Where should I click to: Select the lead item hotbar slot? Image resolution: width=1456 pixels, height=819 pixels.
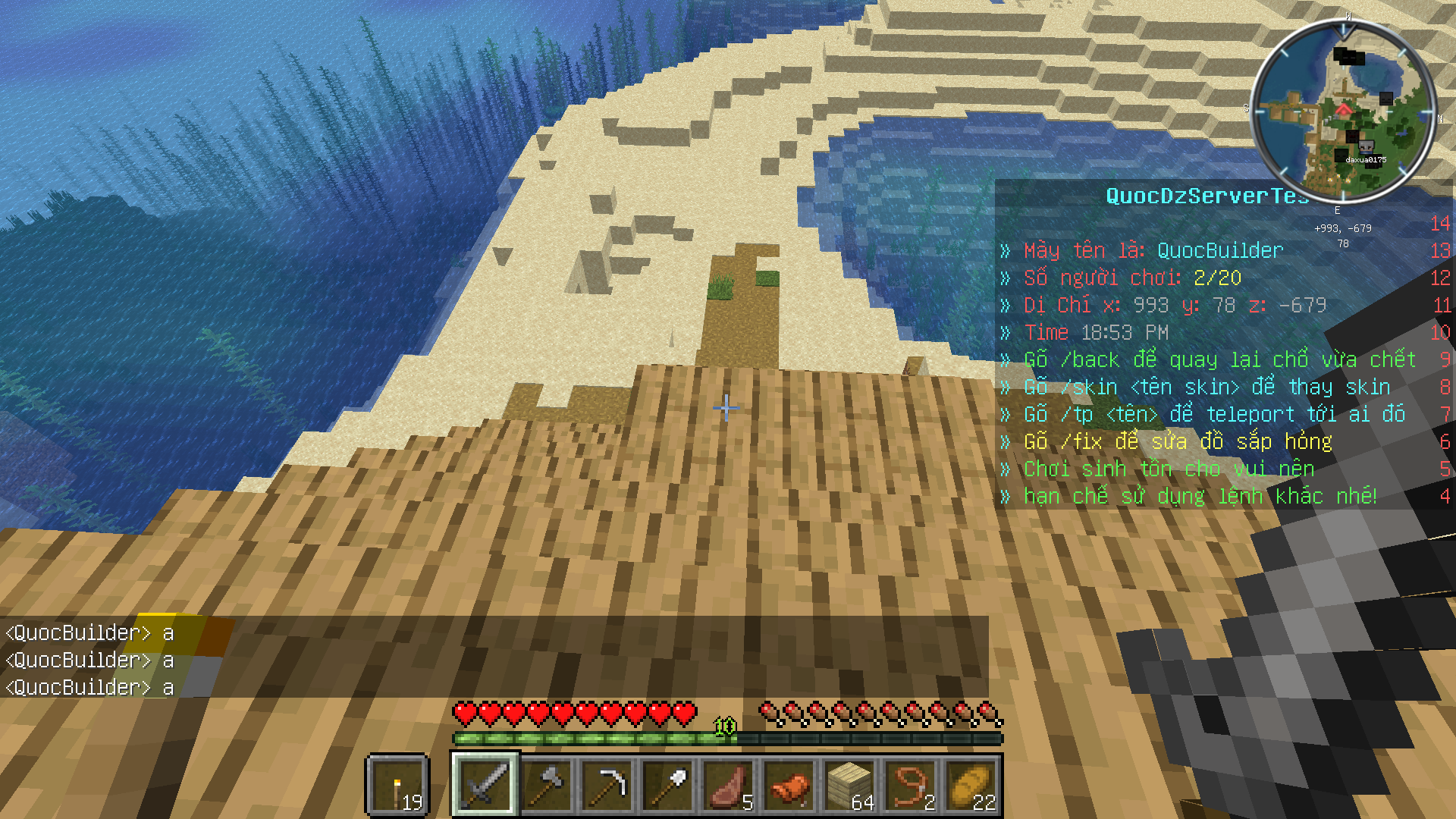click(910, 785)
